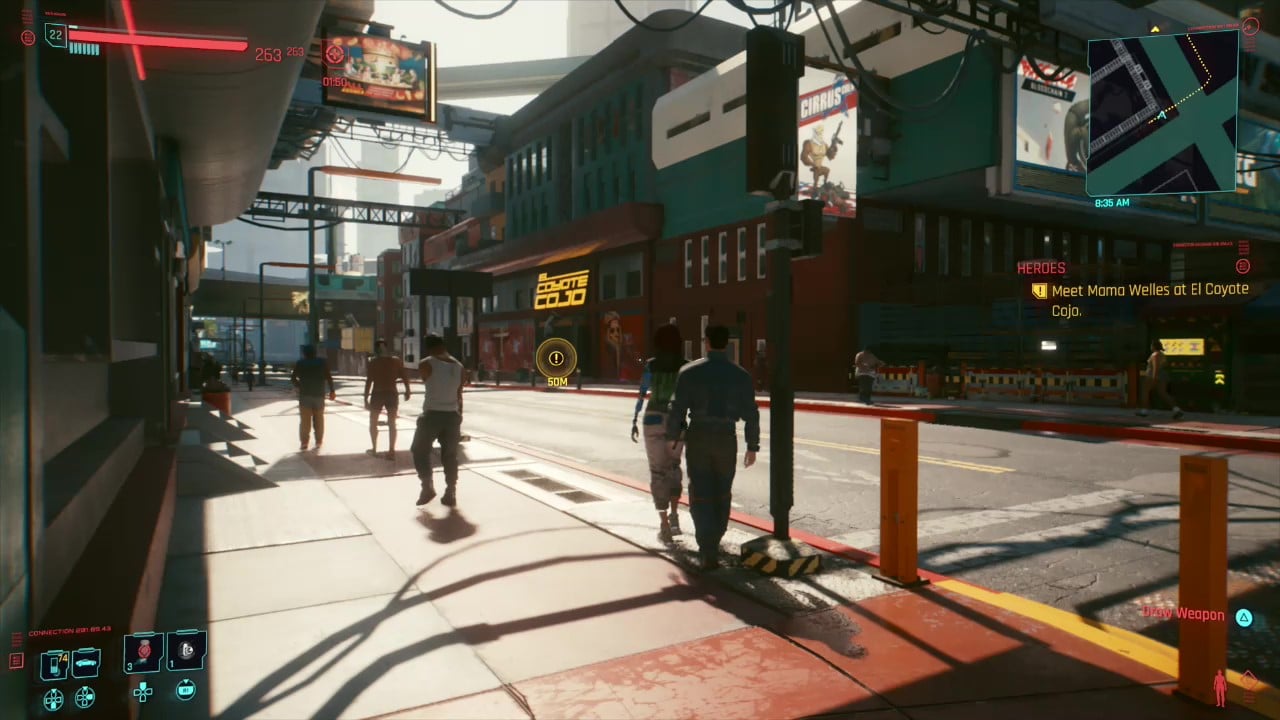The width and height of the screenshot is (1280, 720).
Task: Click the Draw Weapon prompt
Action: click(x=1184, y=615)
